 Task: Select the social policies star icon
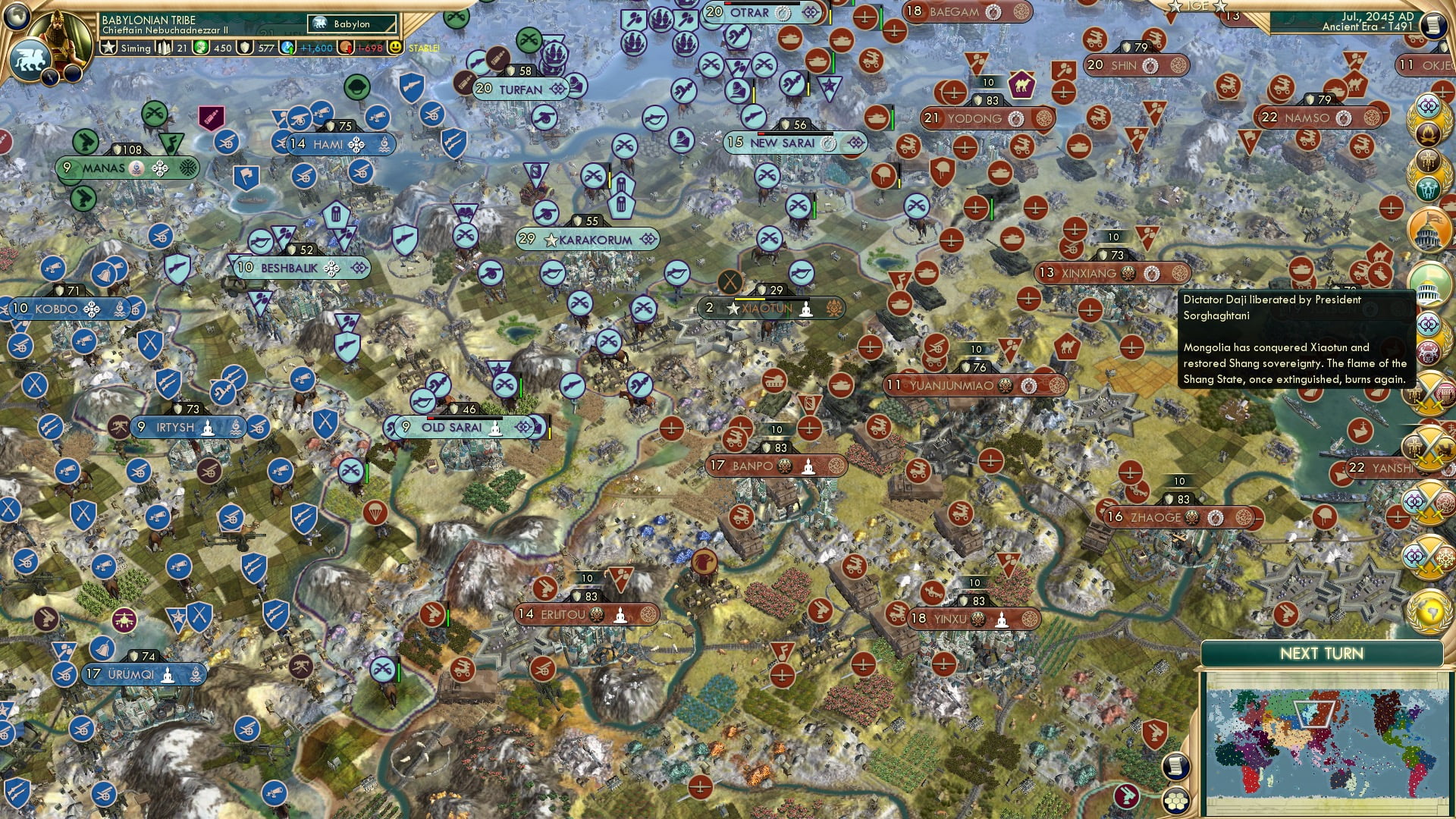pyautogui.click(x=108, y=48)
